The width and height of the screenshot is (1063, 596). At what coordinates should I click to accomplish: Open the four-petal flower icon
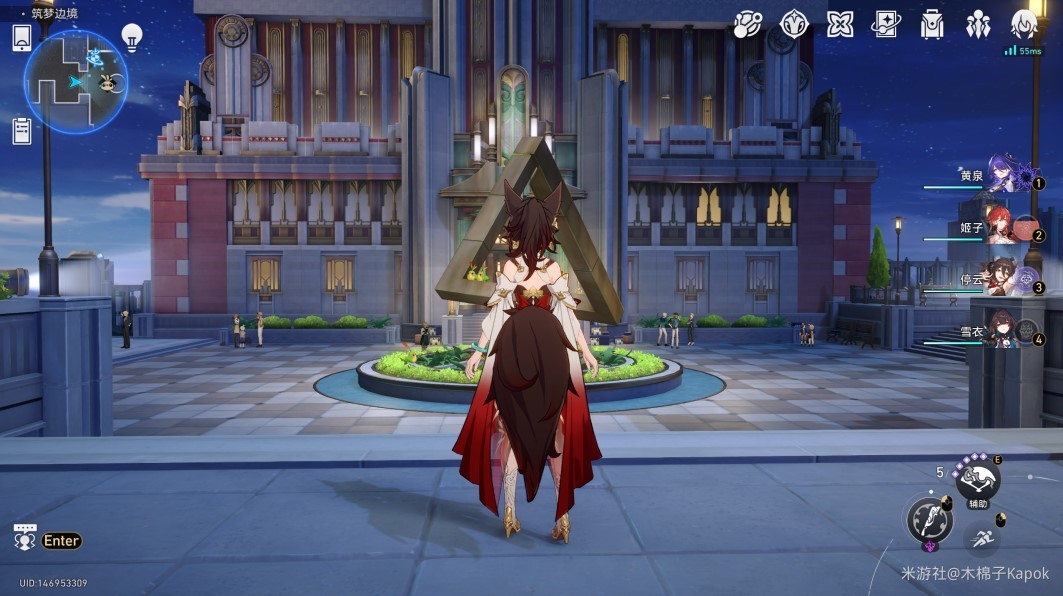(x=840, y=24)
